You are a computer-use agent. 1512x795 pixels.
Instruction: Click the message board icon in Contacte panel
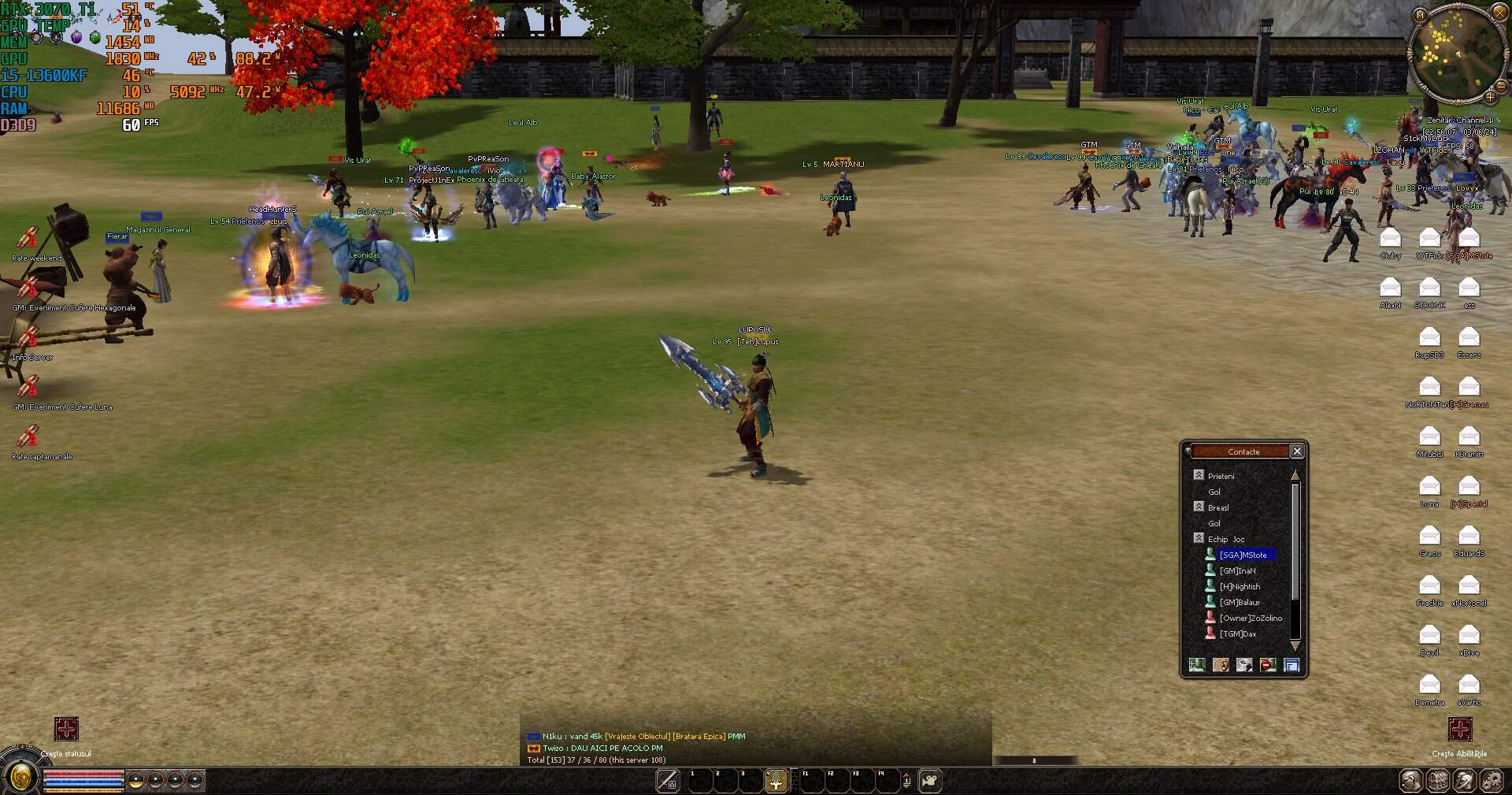(1291, 664)
